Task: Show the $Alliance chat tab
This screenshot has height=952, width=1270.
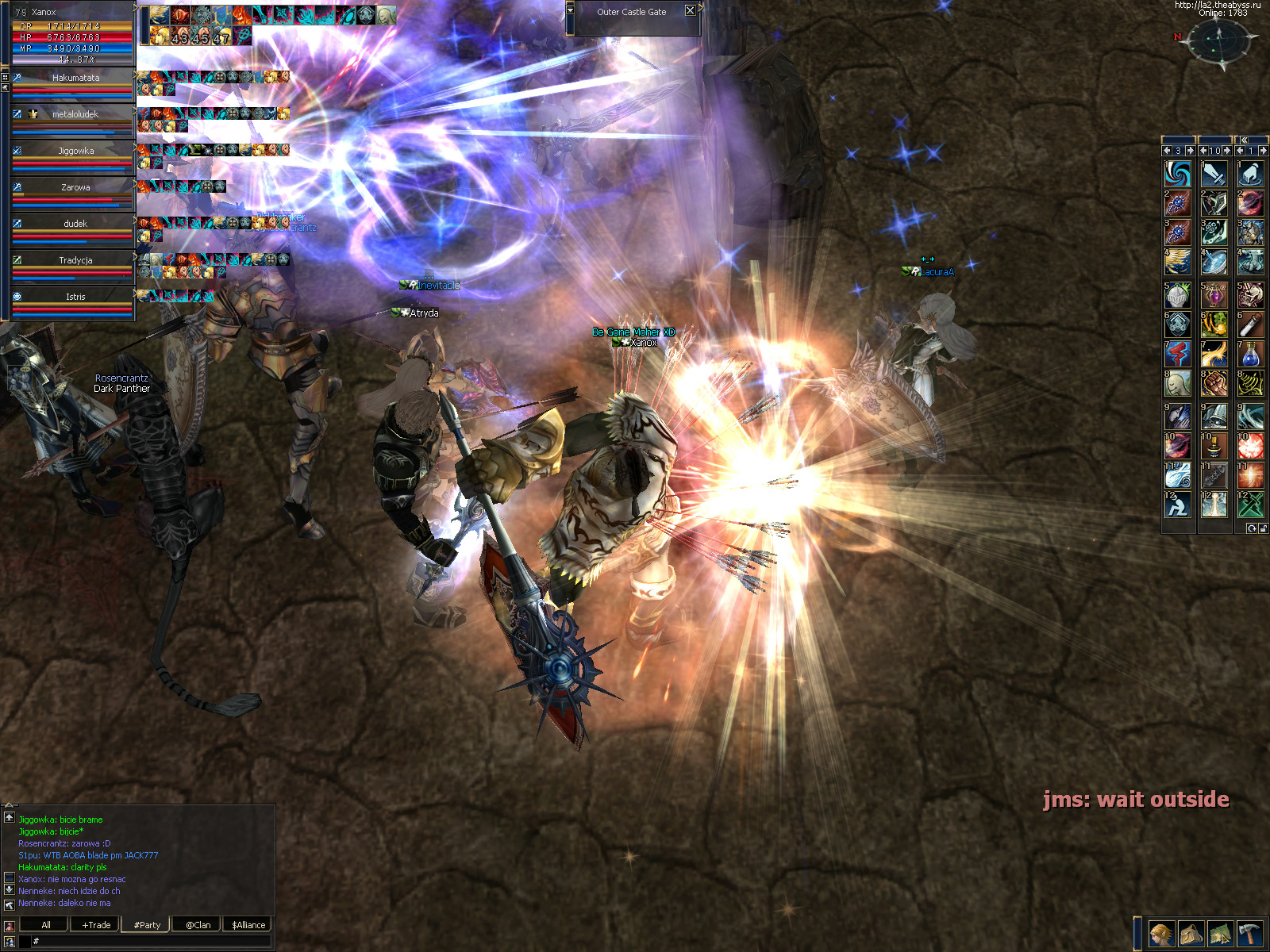Action: [248, 925]
